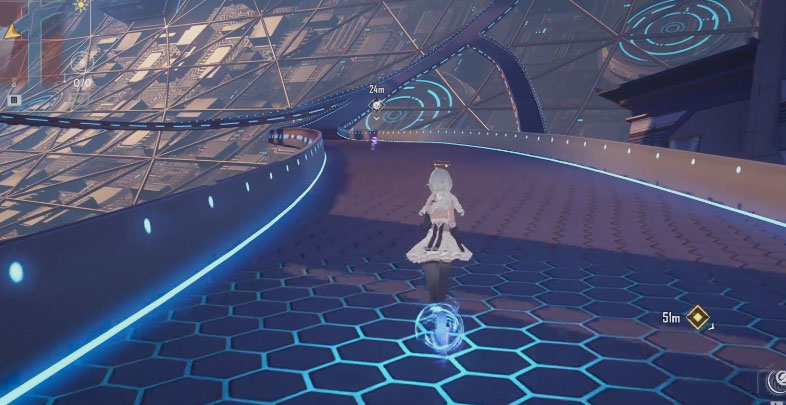Viewport: 786px width, 405px height.
Task: Activate the circular skill icon at screen corner
Action: click(x=775, y=383)
